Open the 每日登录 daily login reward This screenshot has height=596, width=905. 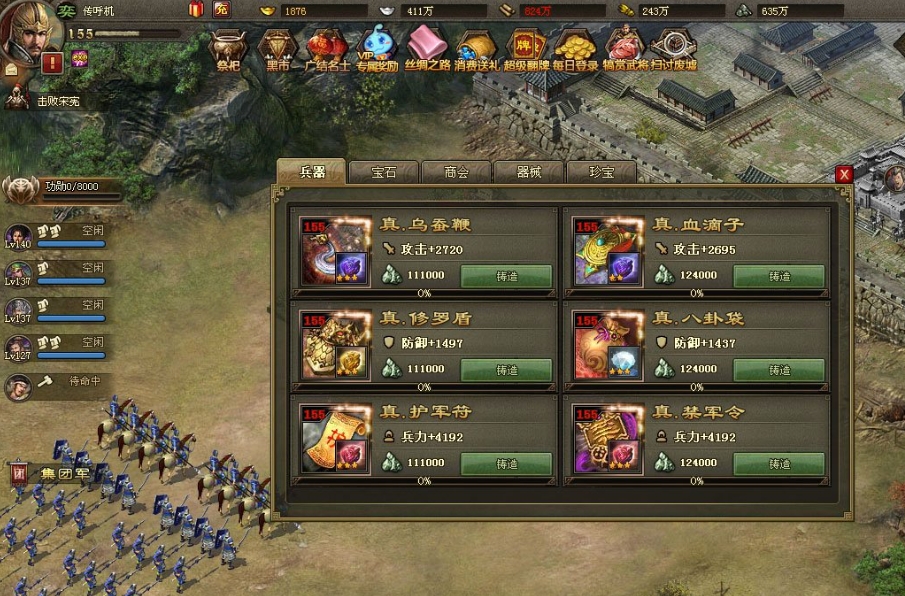tap(575, 50)
